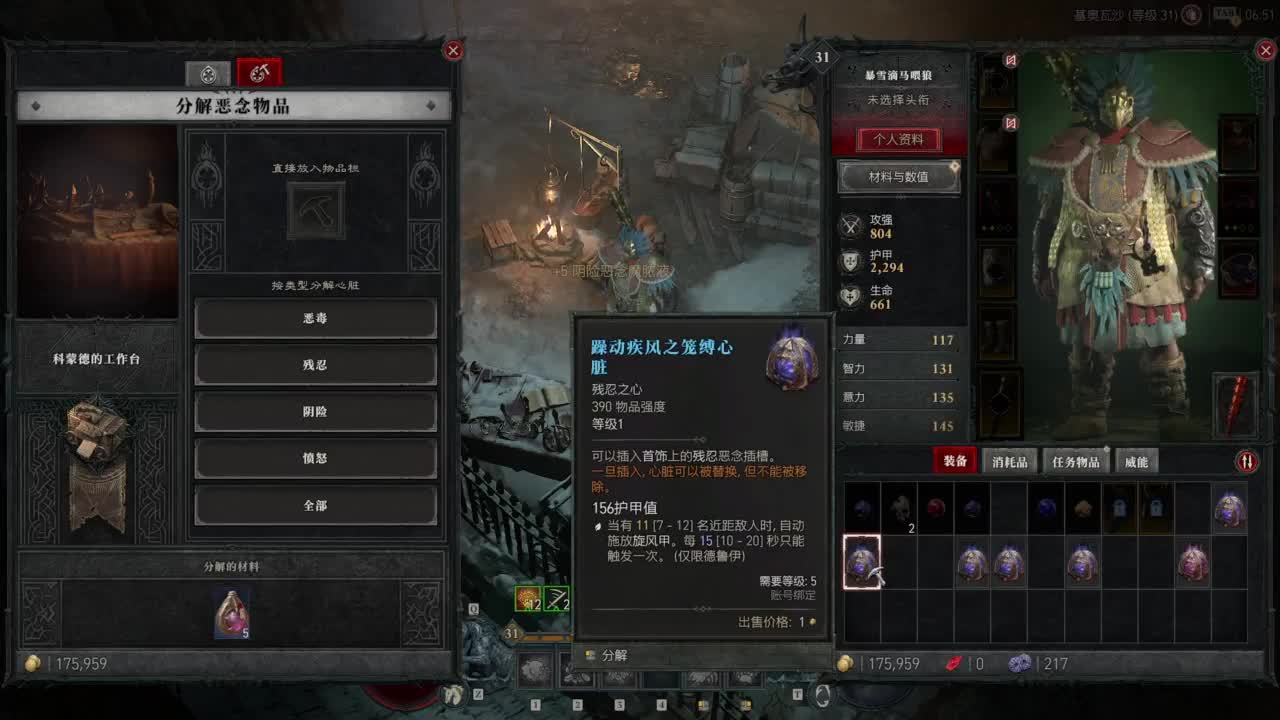Open the 材料与数值 materials panel

898,178
